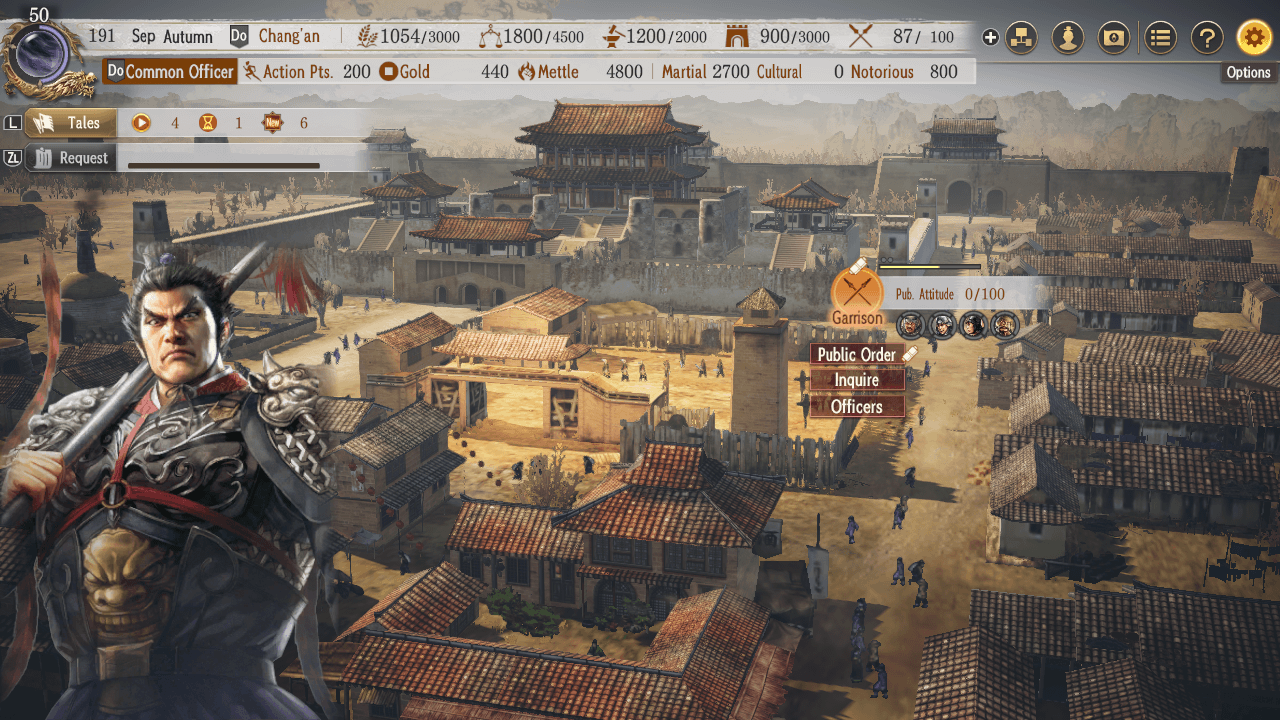1280x720 pixels.
Task: Click the small plus button in top bar
Action: 990,38
